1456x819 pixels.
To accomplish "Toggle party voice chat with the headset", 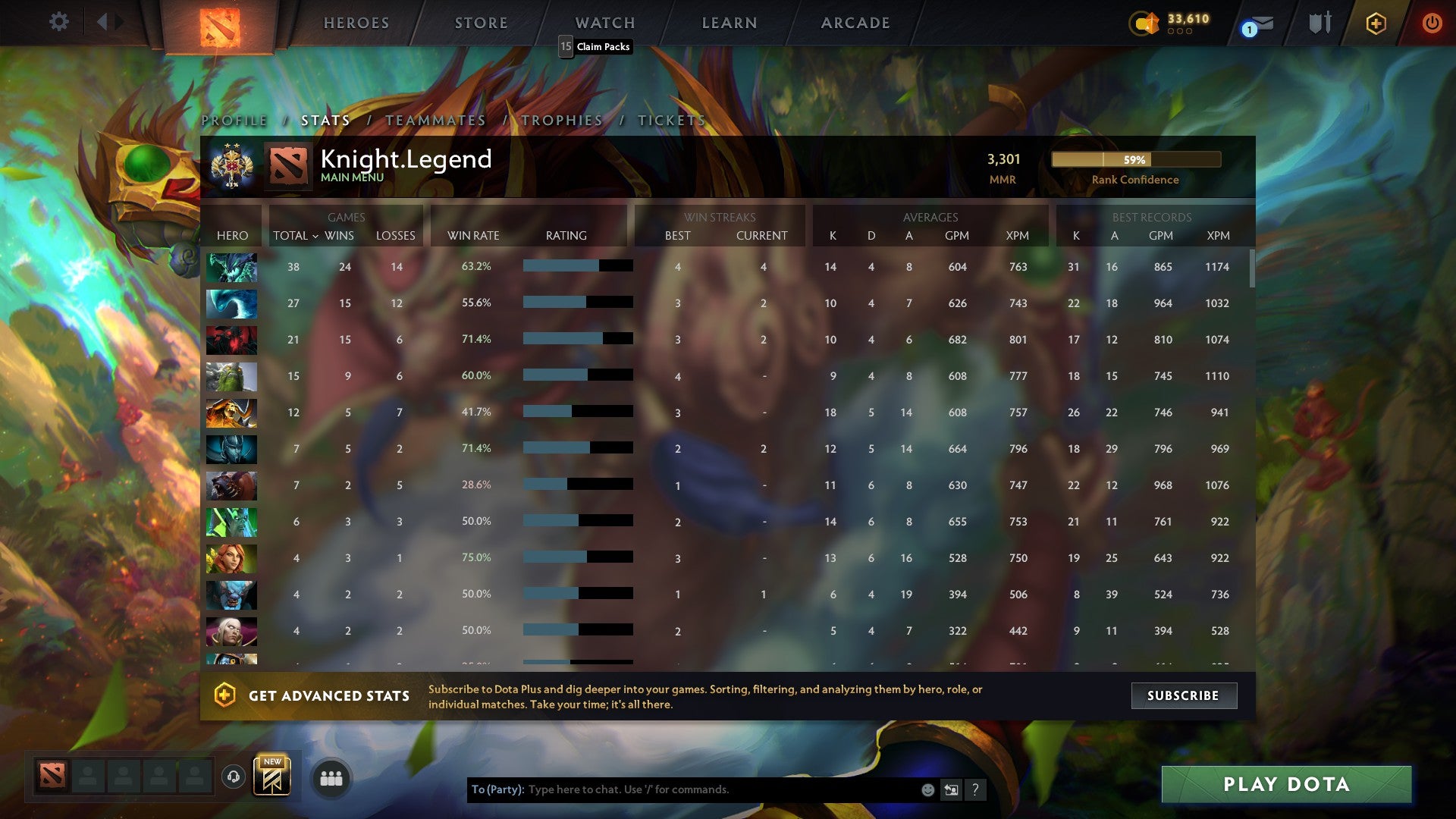I will point(233,777).
